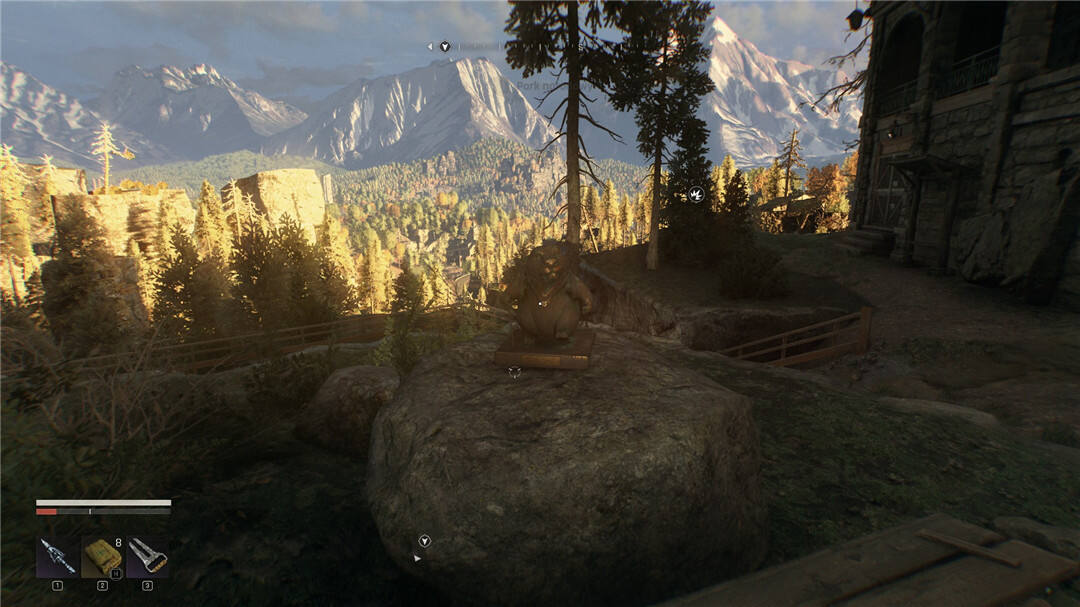
Task: Select the paw print tracking marker
Action: point(696,194)
